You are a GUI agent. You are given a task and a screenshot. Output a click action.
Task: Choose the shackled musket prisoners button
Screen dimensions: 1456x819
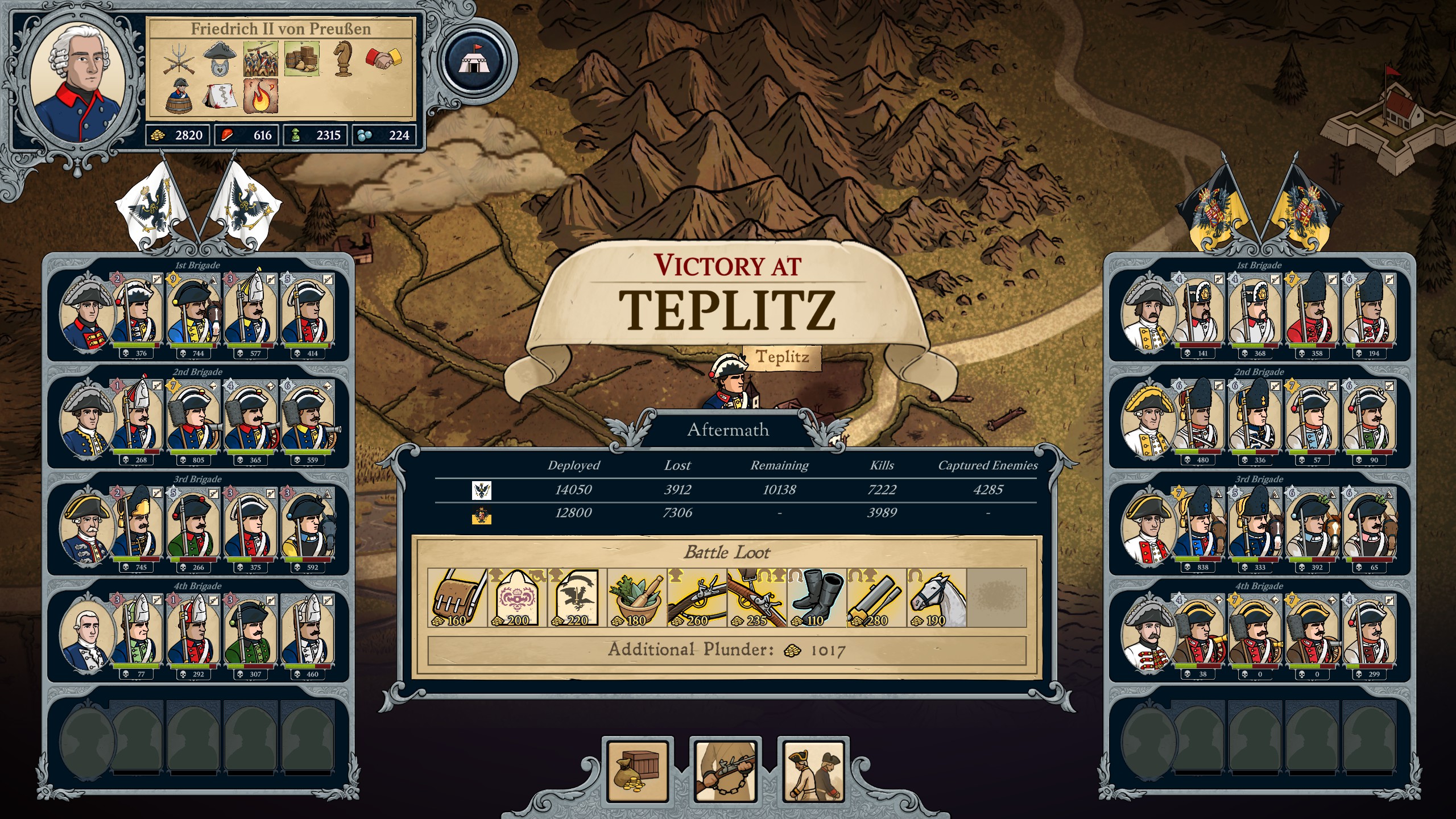coord(725,770)
